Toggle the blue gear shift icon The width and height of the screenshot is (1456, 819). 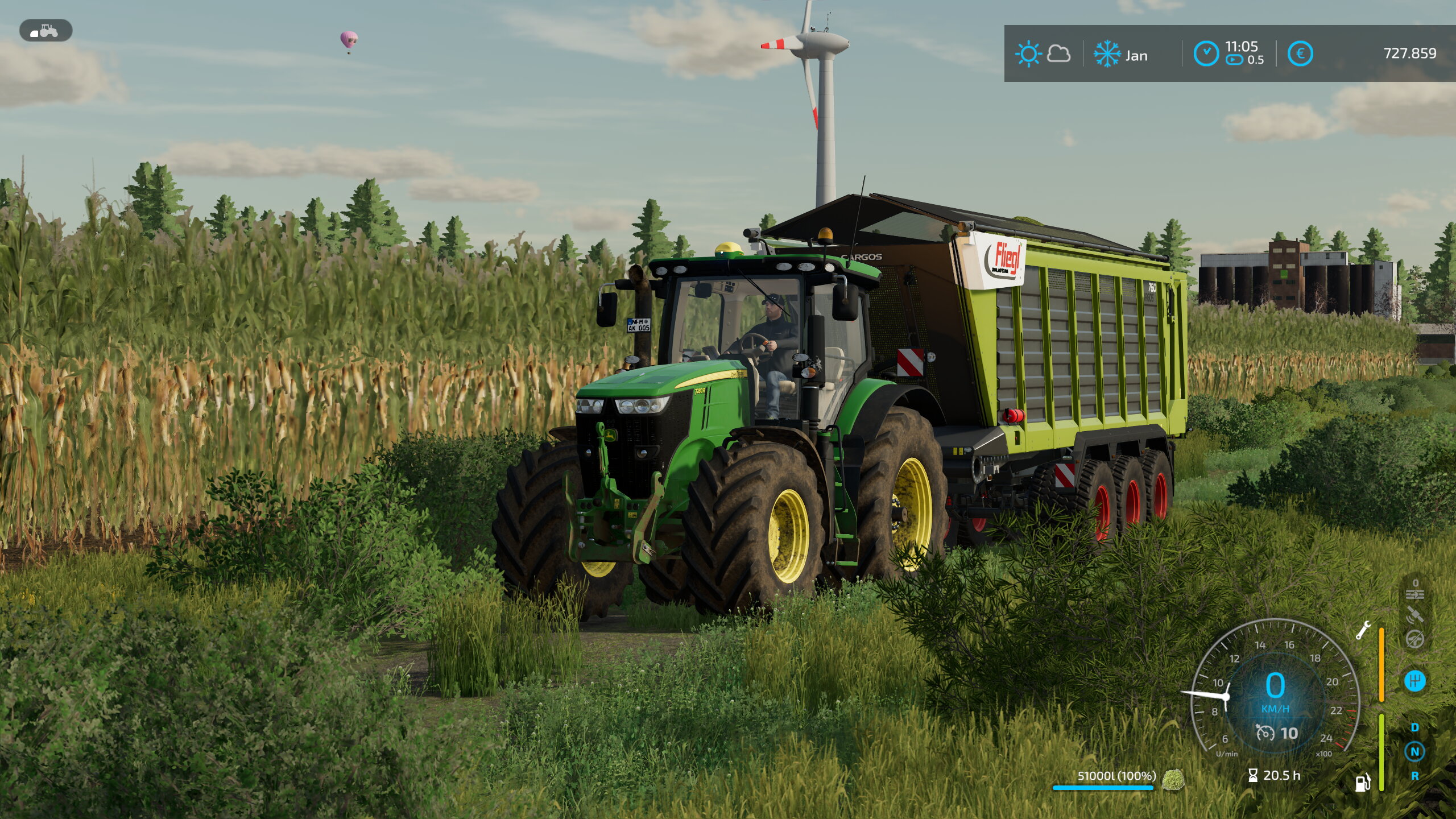coord(1415,680)
